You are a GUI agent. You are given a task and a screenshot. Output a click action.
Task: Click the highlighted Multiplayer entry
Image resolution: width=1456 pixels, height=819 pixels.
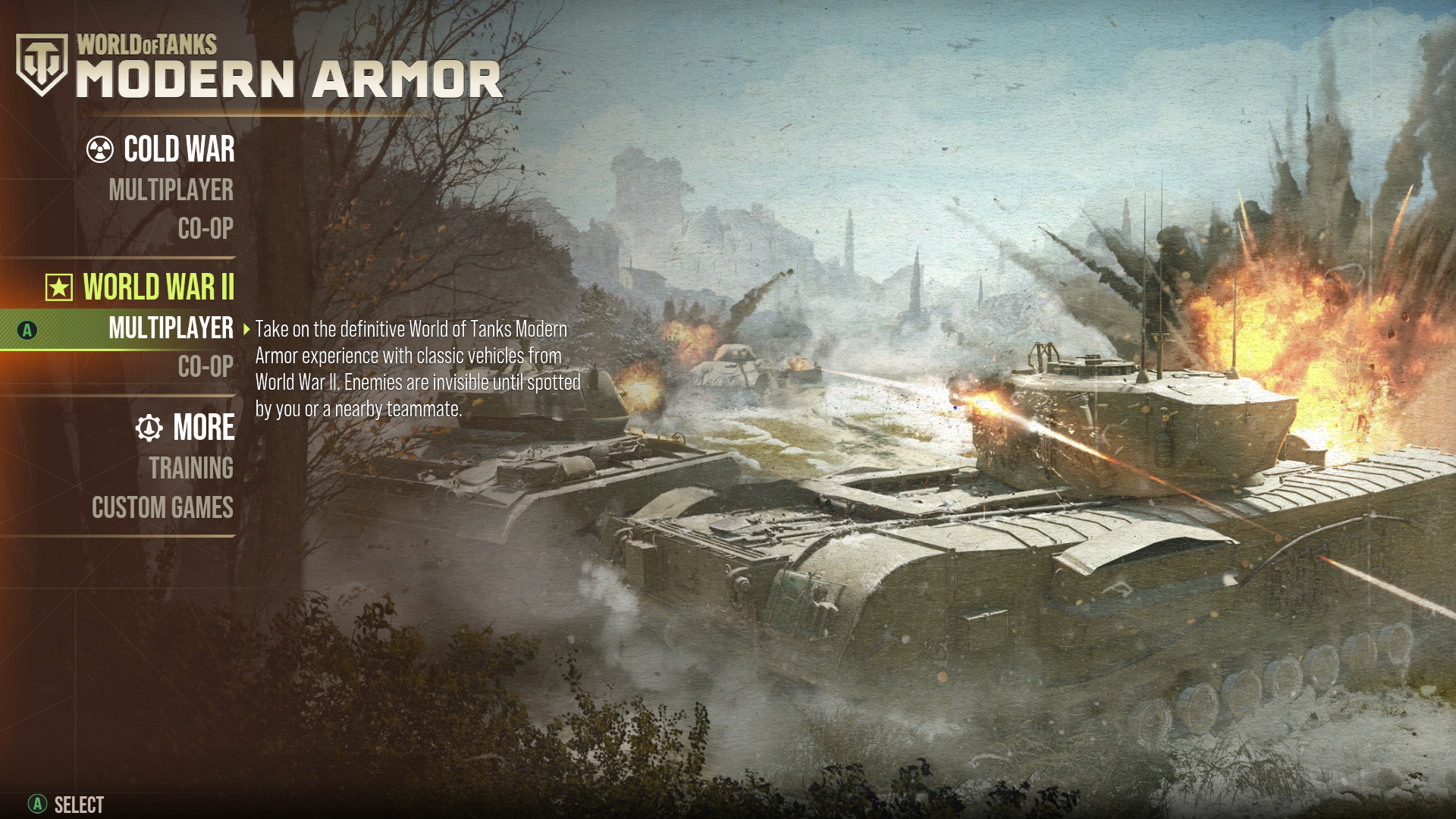[x=171, y=330]
